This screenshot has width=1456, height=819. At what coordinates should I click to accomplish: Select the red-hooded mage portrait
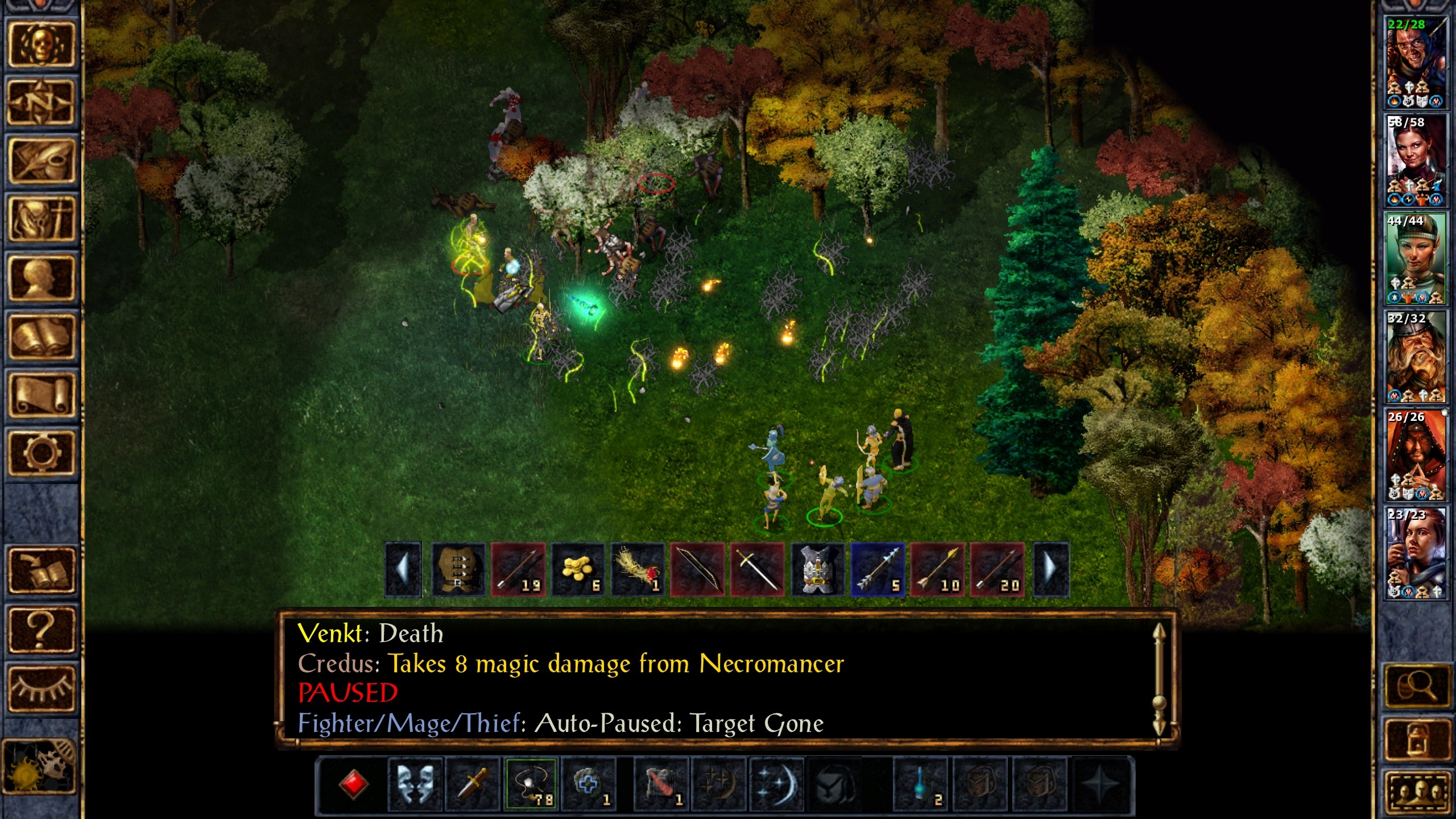coord(1416,455)
